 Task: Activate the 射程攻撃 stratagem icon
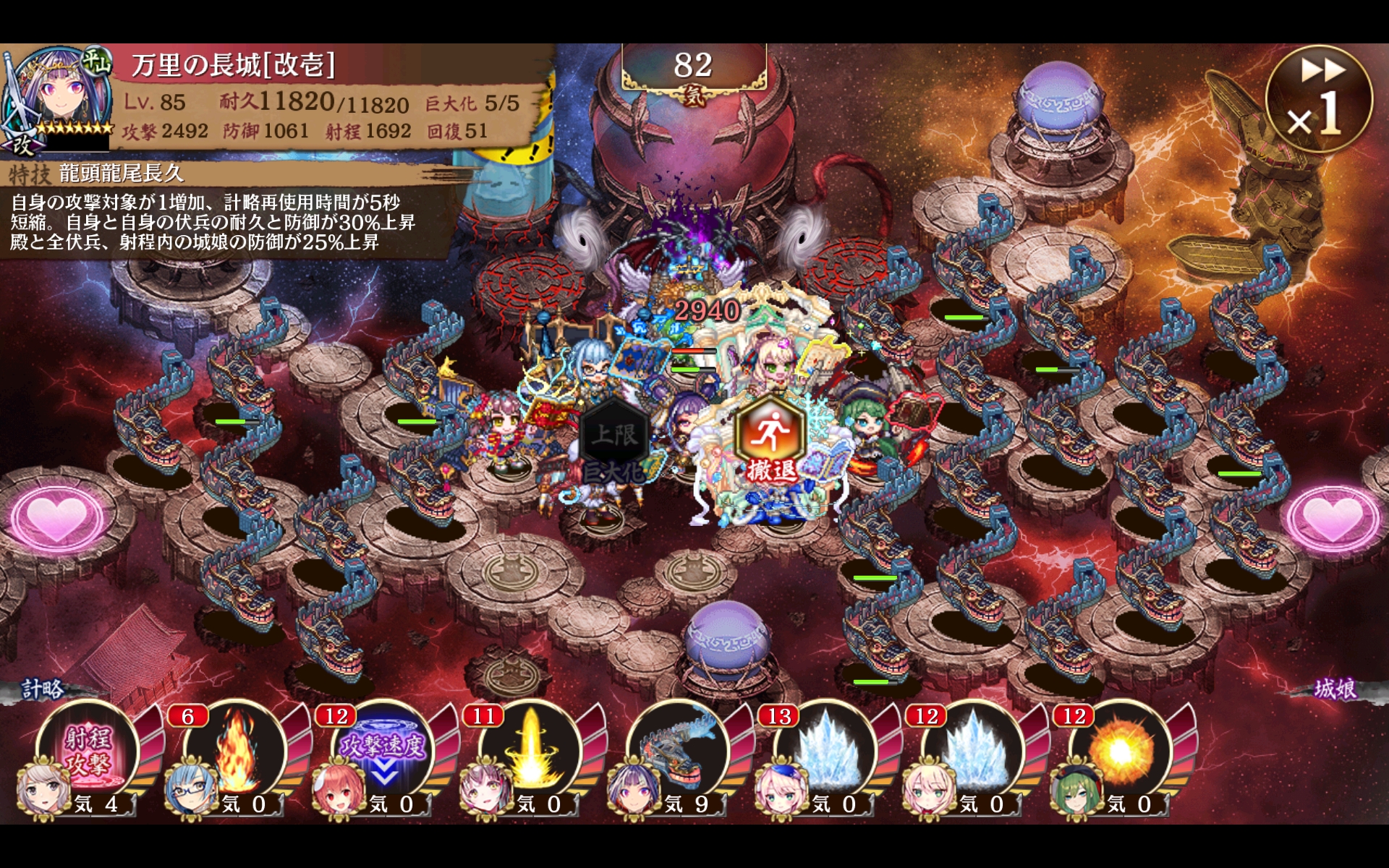[88, 754]
